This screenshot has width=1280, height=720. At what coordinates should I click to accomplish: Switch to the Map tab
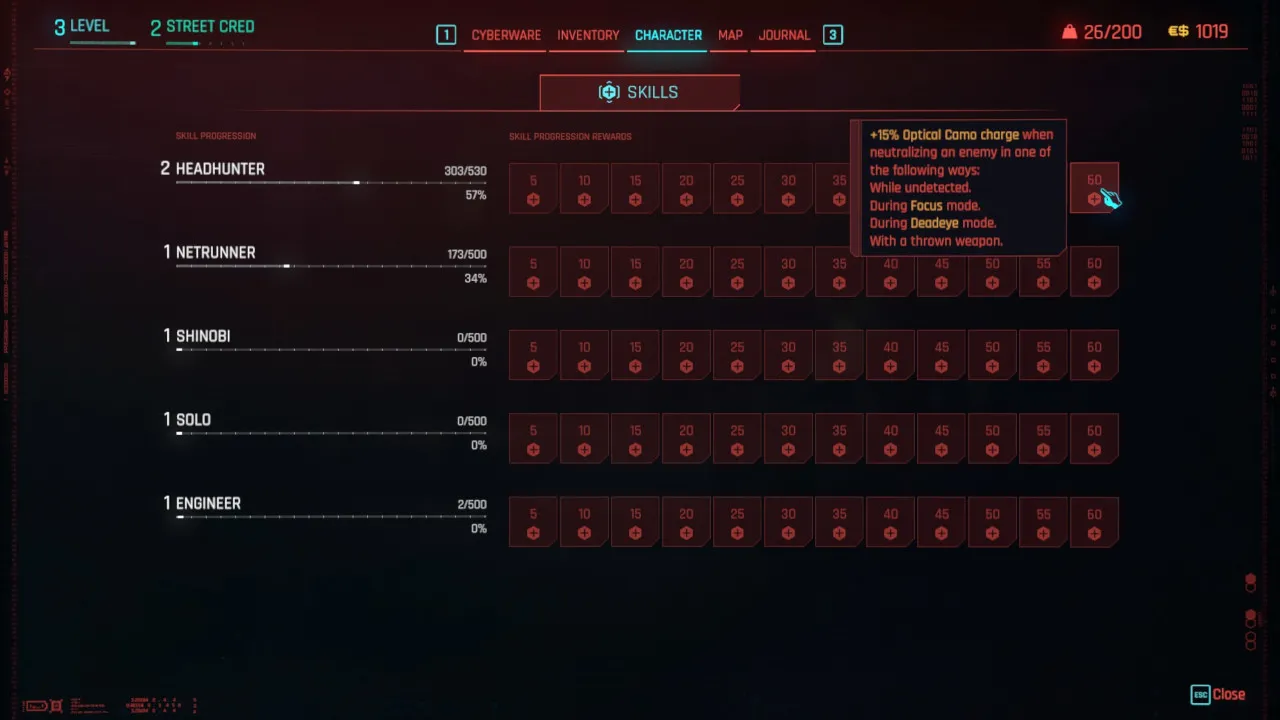730,35
